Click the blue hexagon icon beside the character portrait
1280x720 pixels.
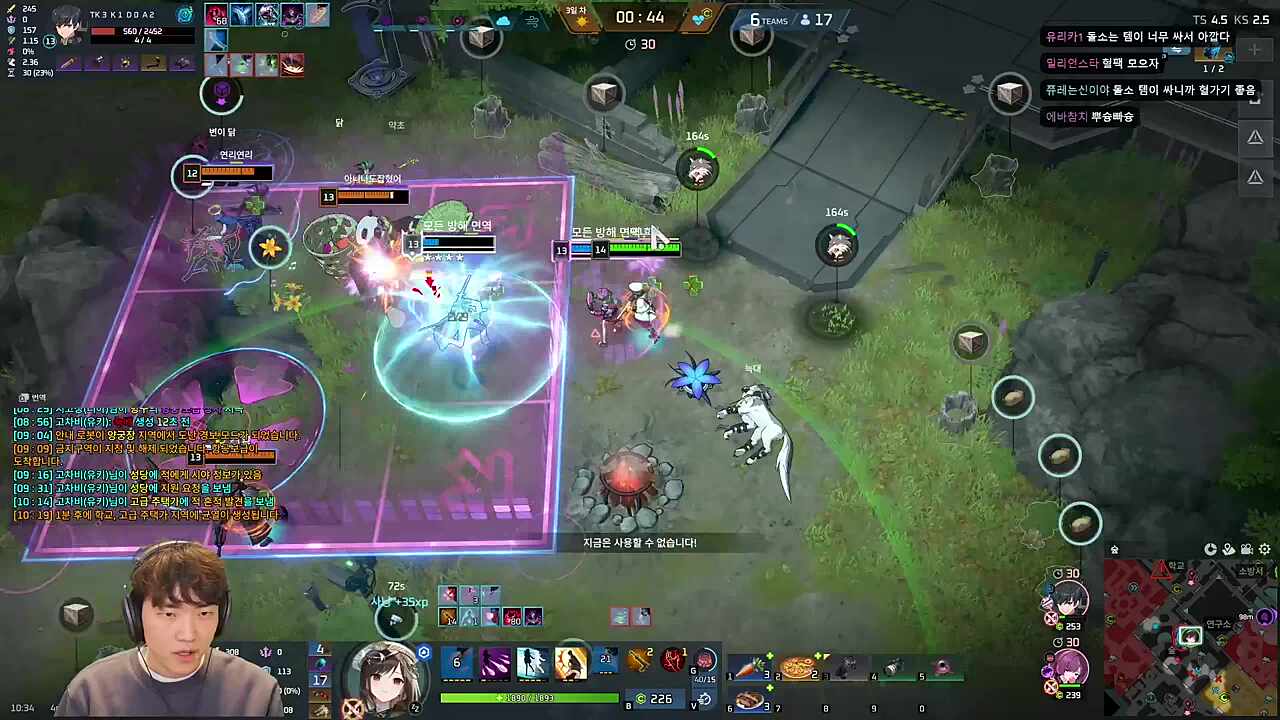(423, 652)
